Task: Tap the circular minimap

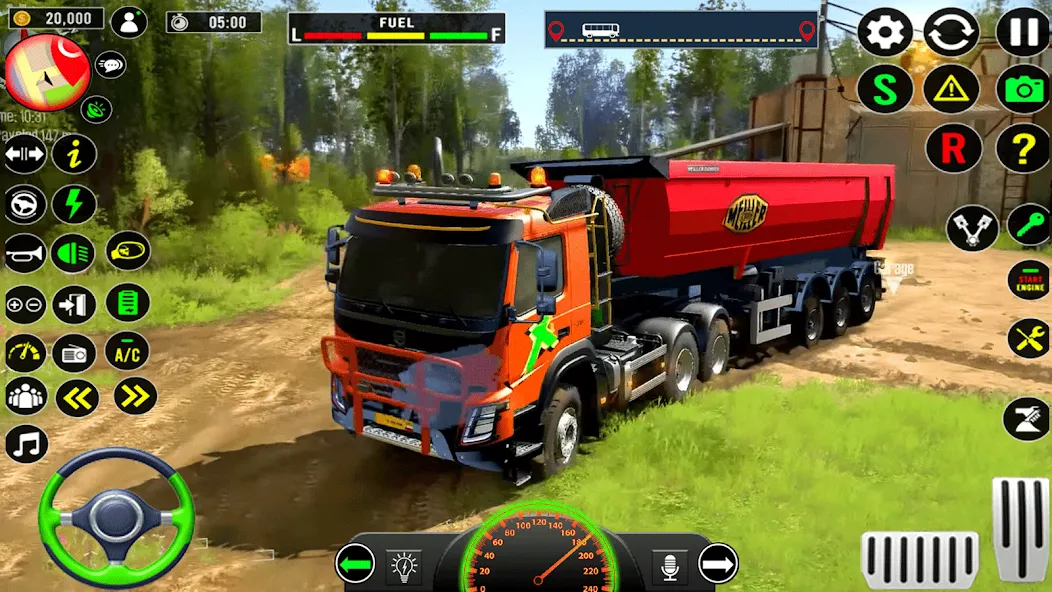Action: click(x=47, y=71)
